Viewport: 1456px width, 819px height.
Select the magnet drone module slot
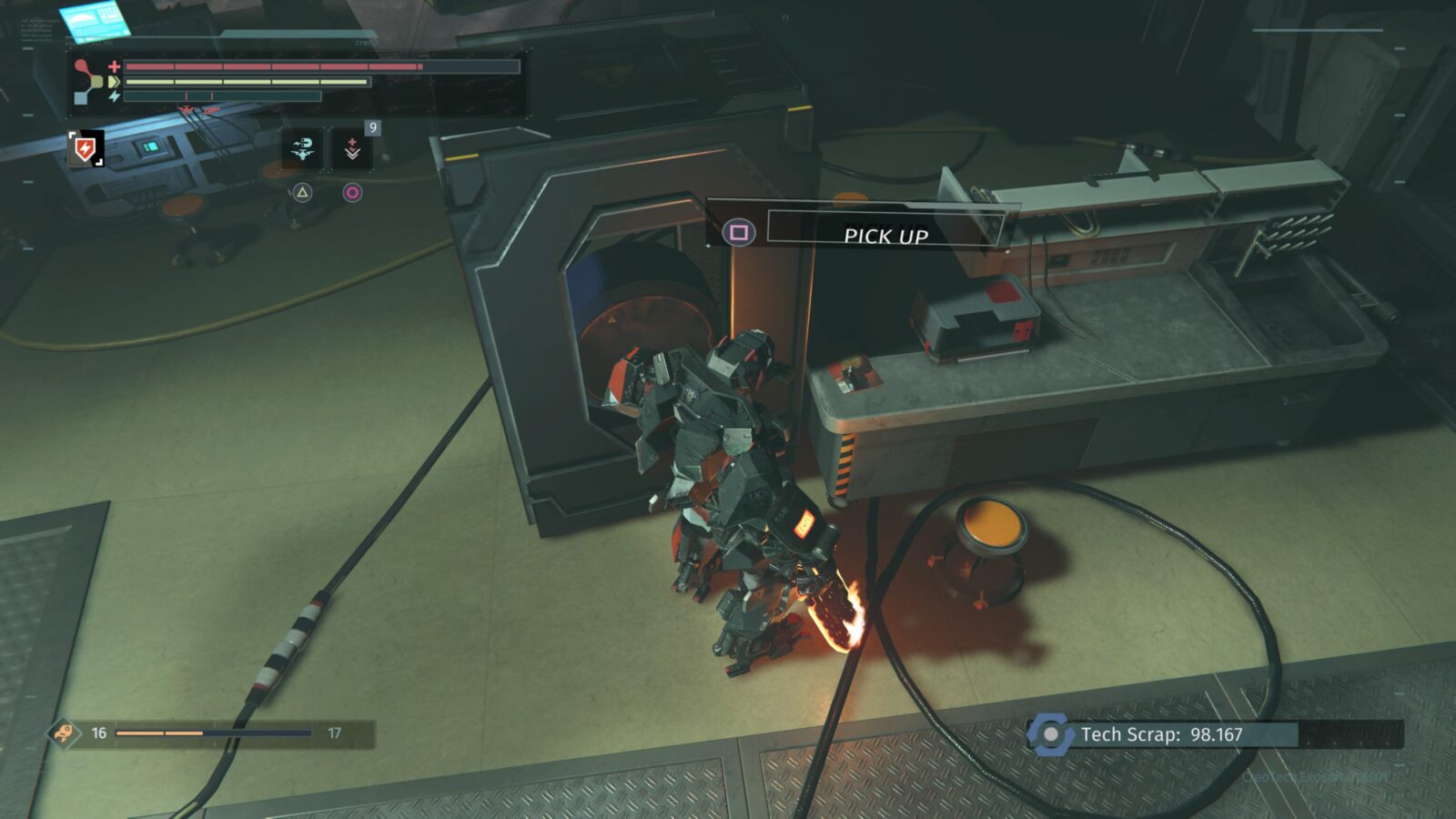tap(302, 150)
